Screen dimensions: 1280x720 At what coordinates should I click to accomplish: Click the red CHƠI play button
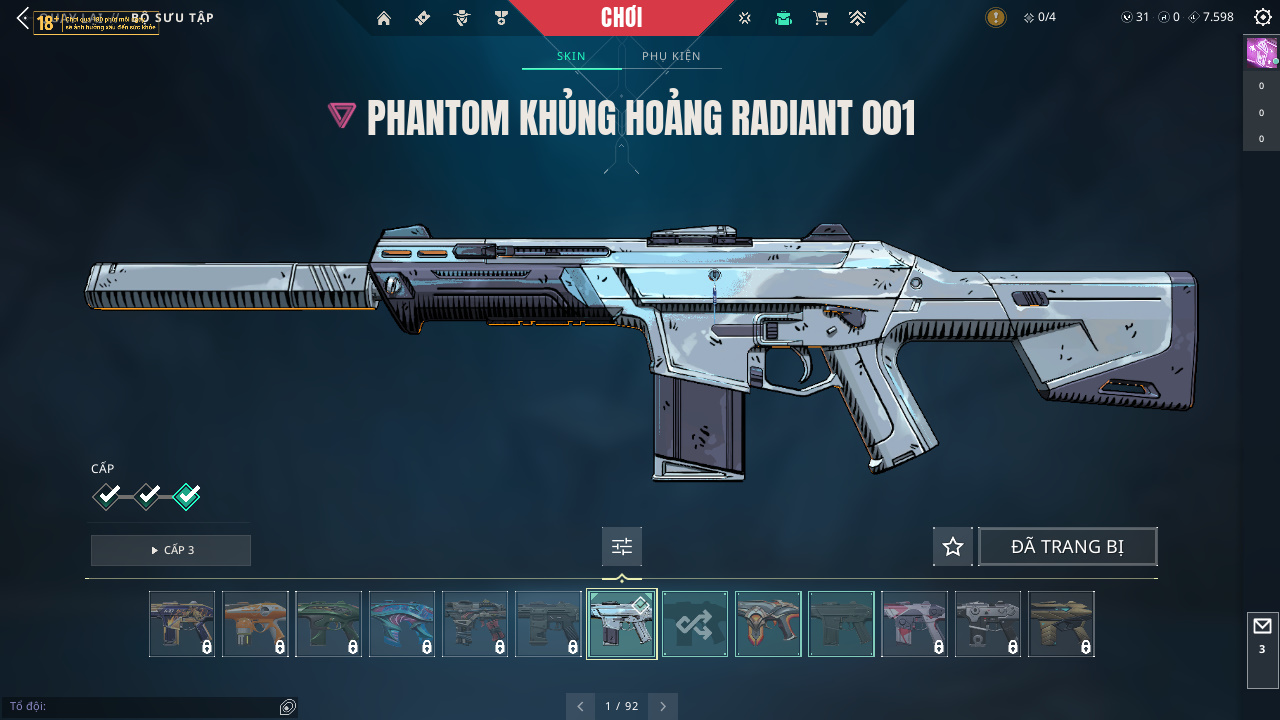(x=621, y=18)
